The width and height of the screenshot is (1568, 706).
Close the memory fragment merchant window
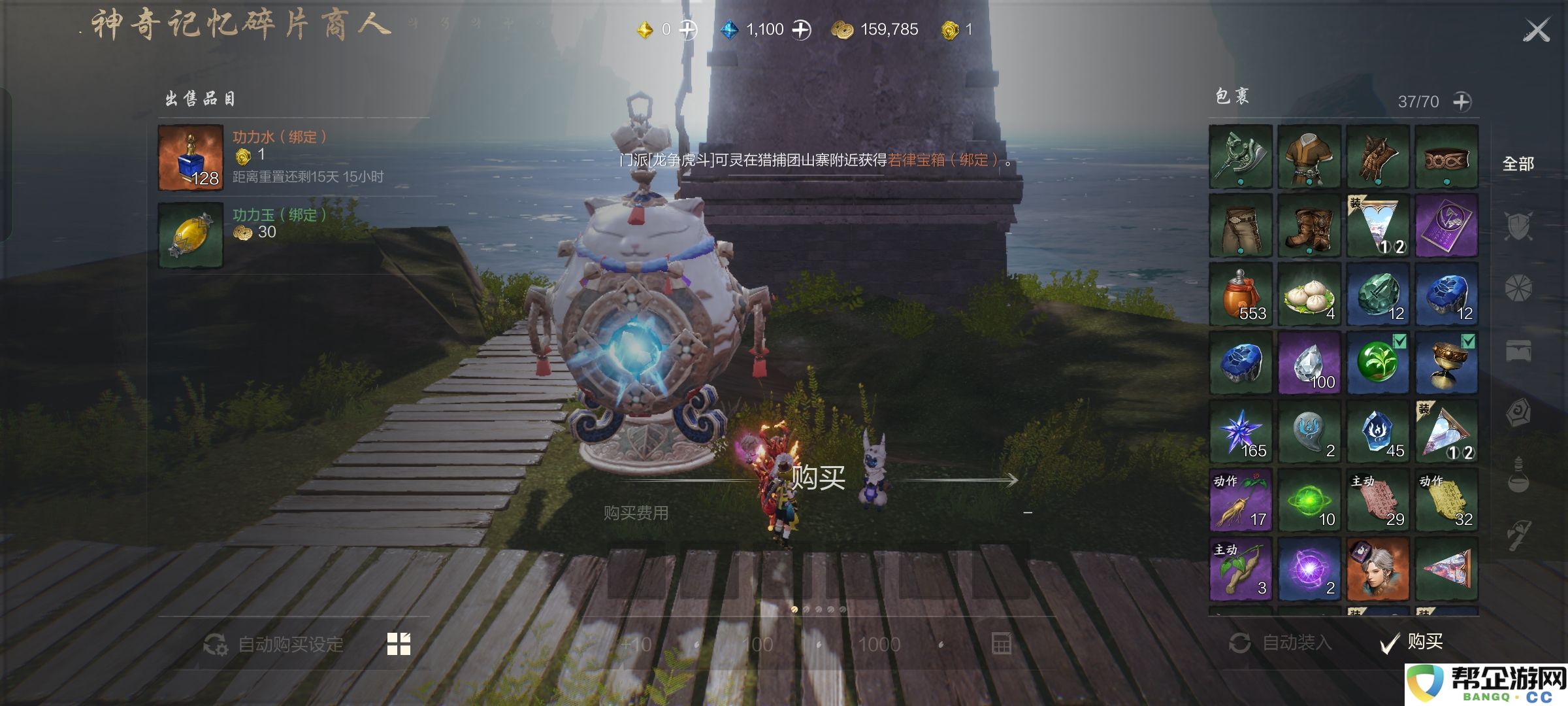pos(1536,30)
